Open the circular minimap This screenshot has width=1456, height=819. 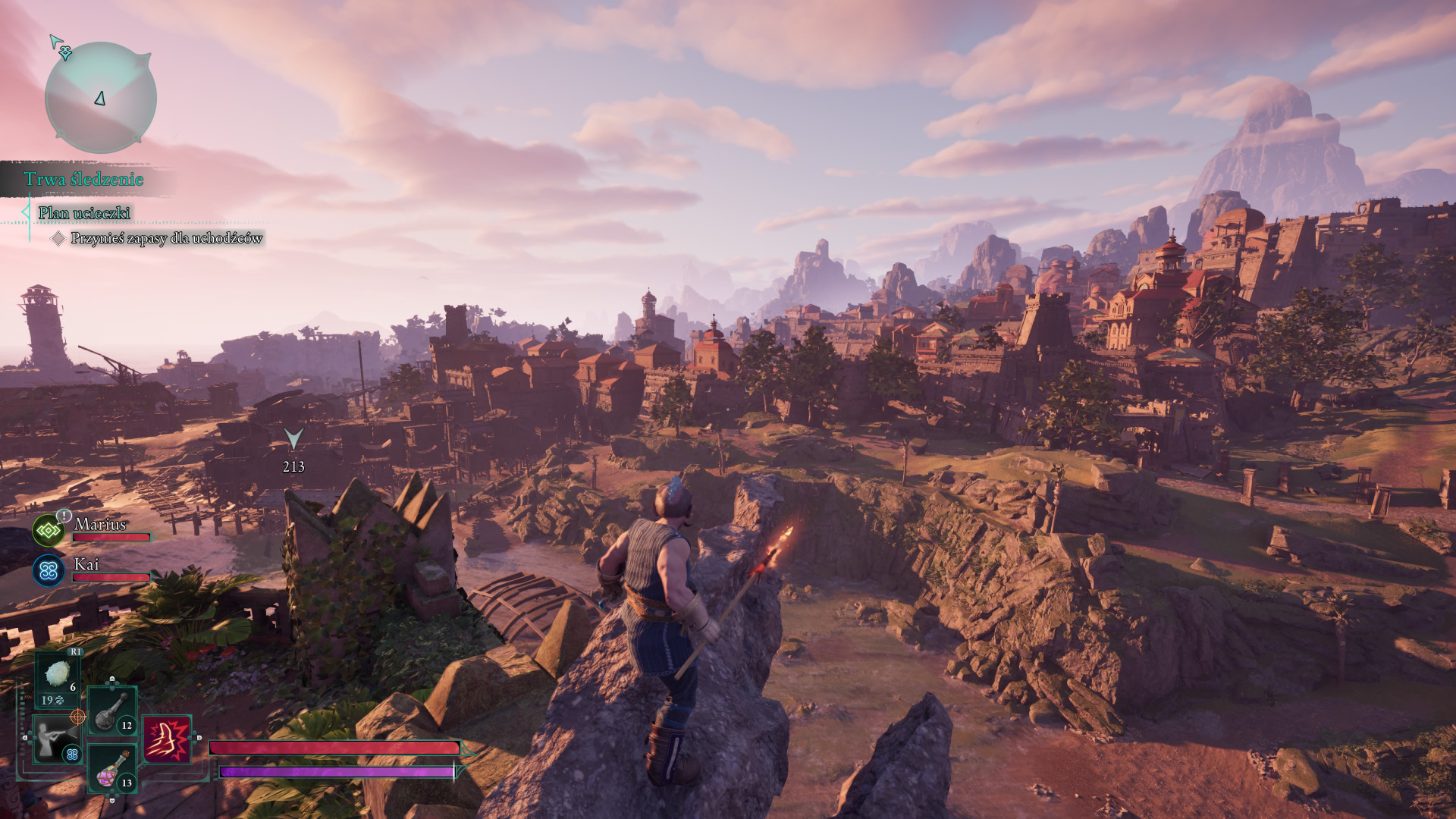pos(101,98)
